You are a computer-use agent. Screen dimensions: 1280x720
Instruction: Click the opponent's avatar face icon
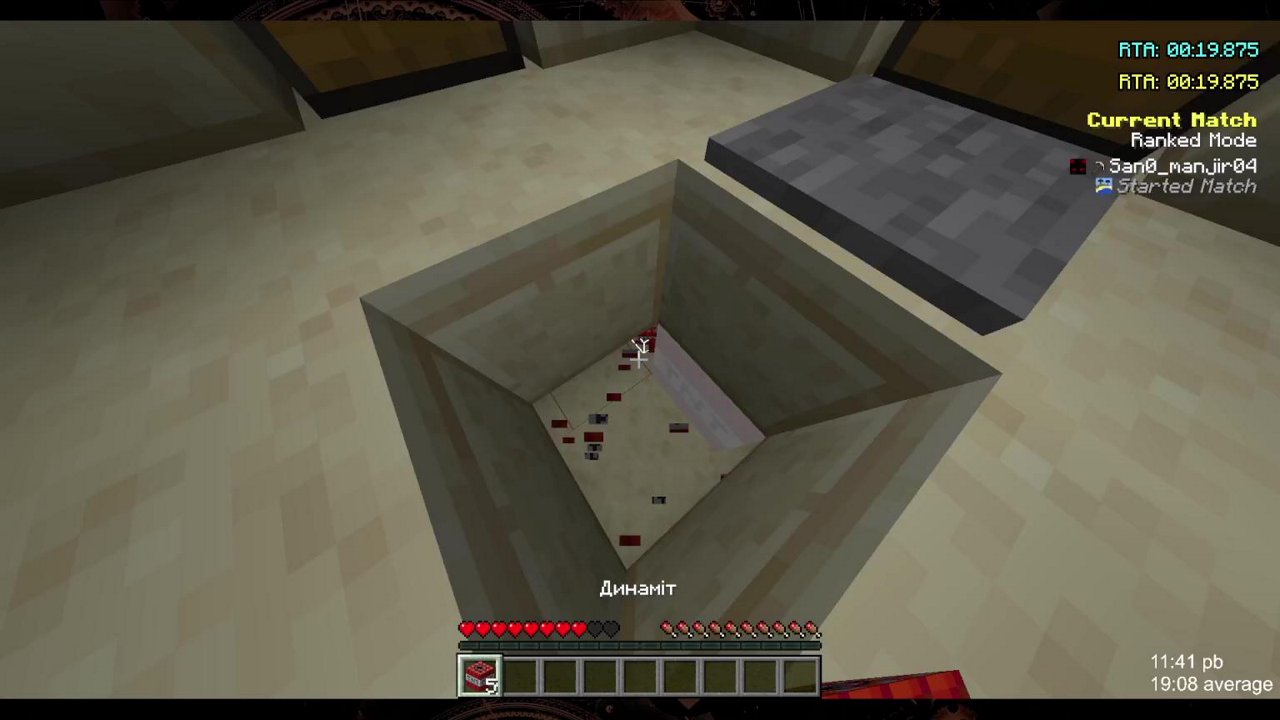coord(1077,166)
